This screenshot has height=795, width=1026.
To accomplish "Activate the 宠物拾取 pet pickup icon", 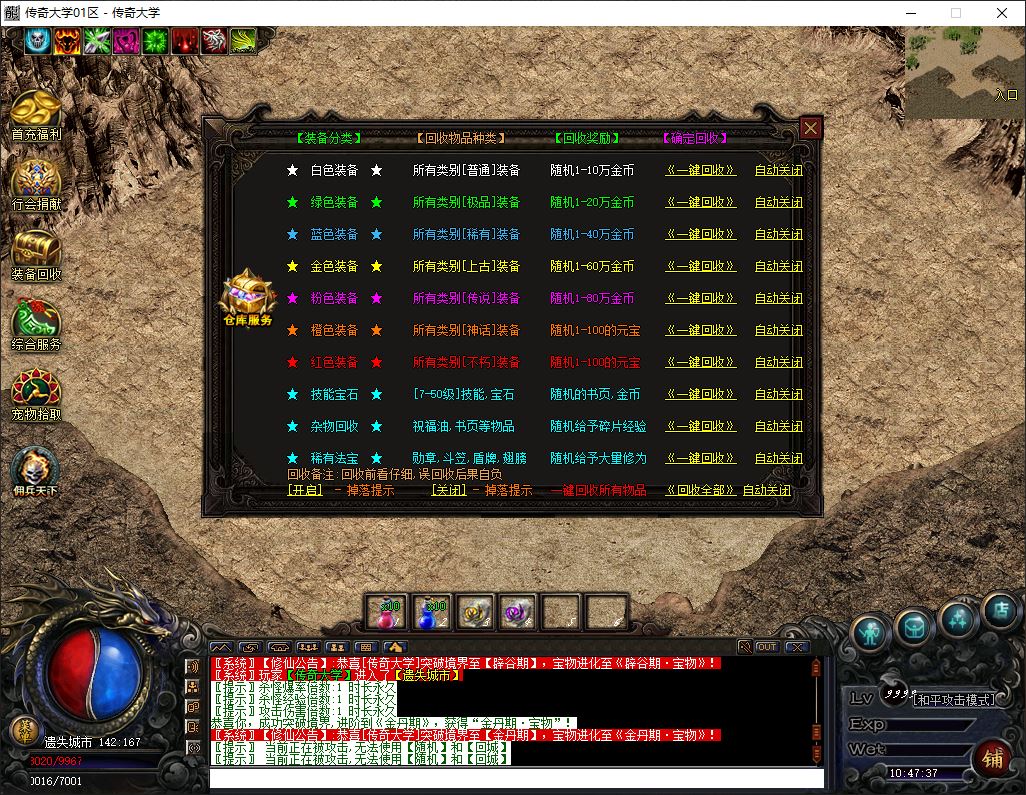I will (x=37, y=393).
